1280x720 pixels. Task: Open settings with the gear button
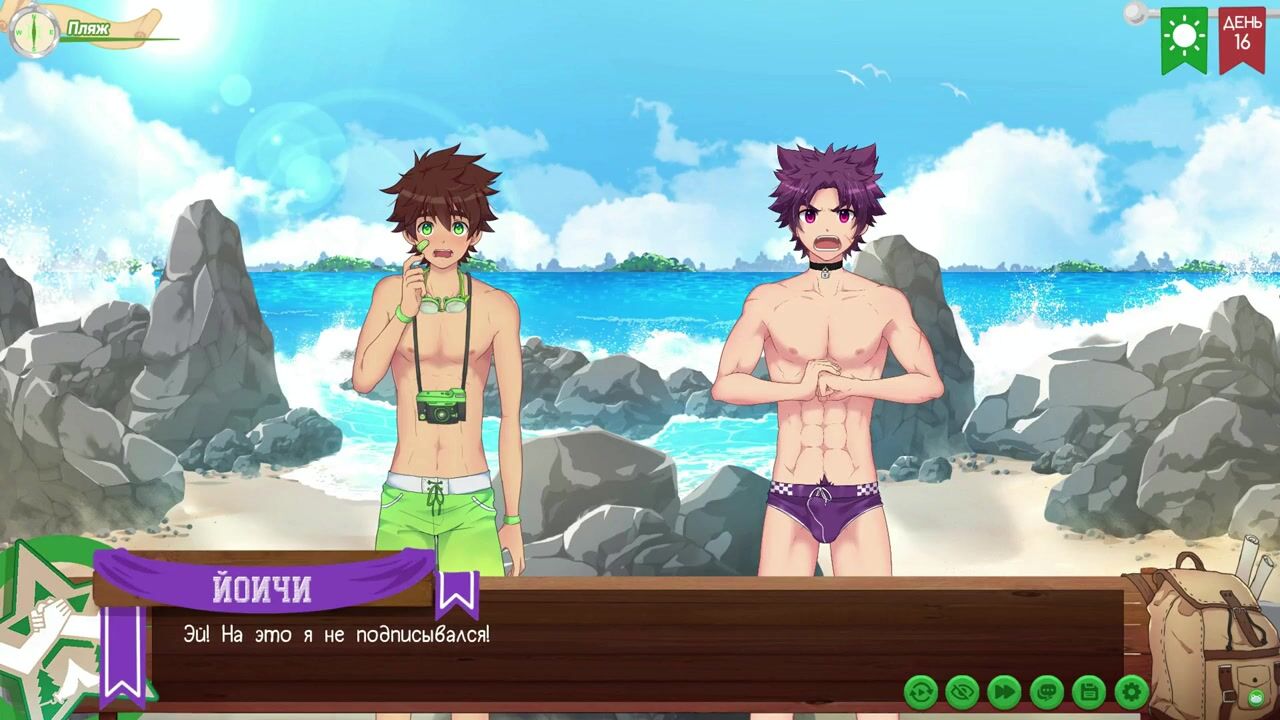click(1131, 691)
